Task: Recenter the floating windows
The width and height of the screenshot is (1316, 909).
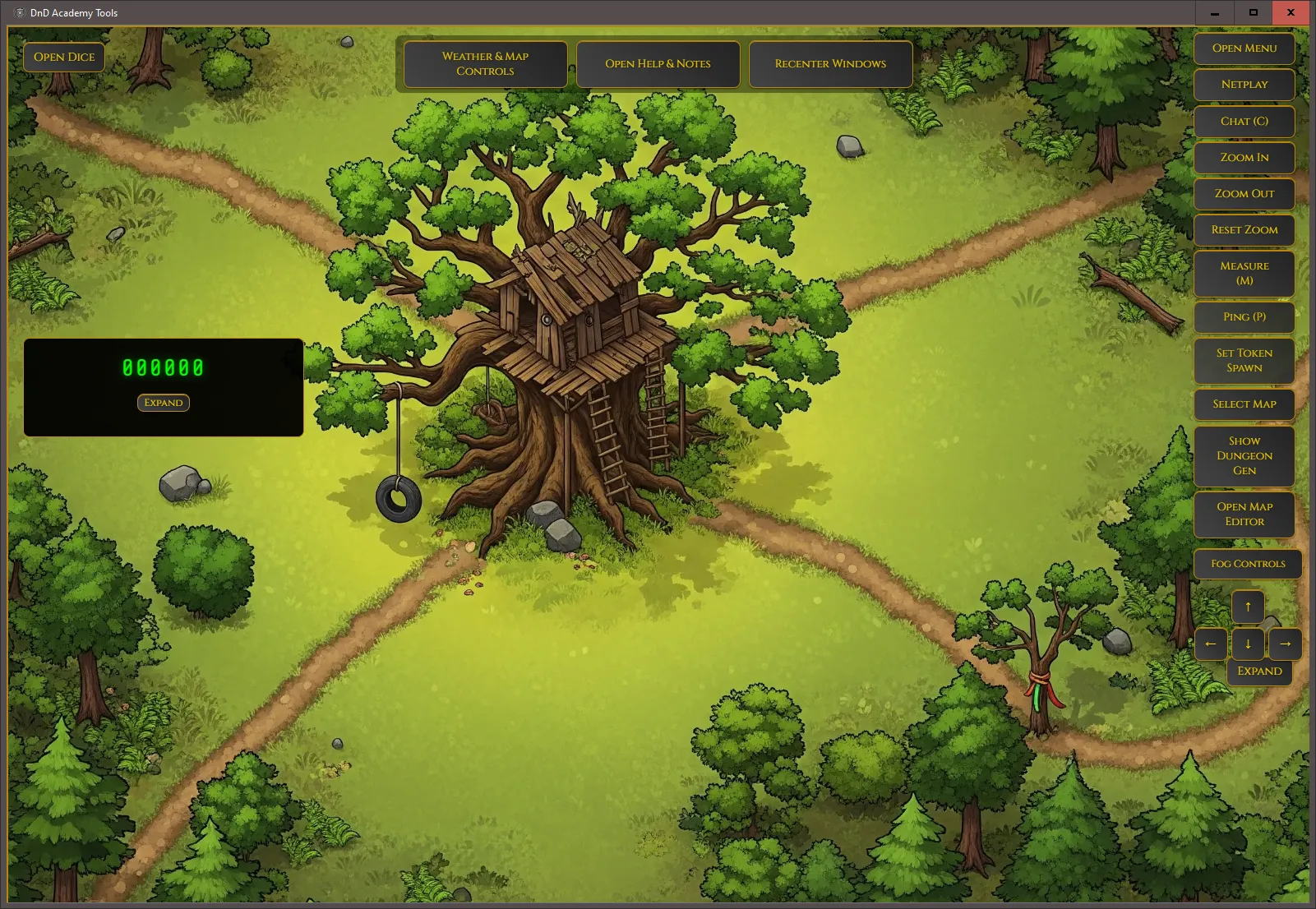Action: [x=829, y=63]
